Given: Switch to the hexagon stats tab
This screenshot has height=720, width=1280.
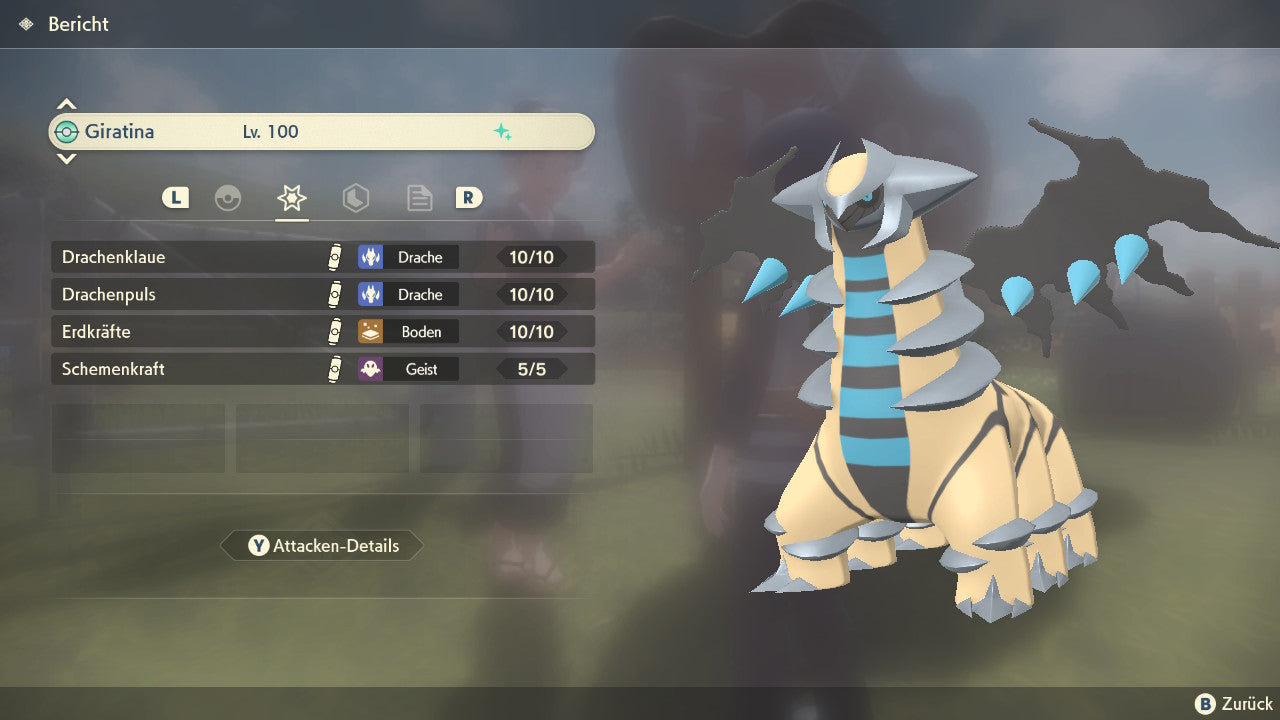Looking at the screenshot, I should (355, 198).
